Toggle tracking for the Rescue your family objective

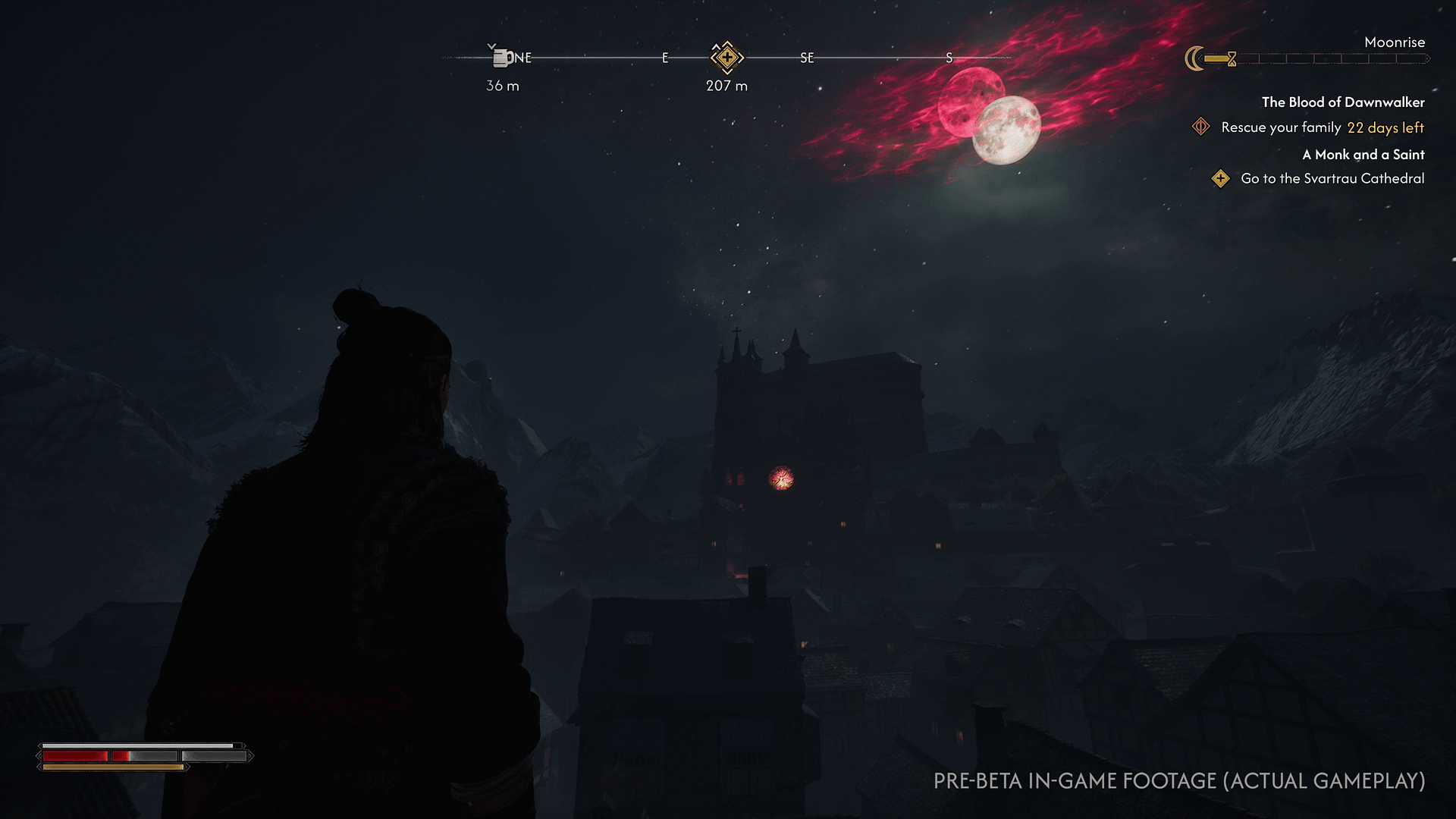point(1280,127)
